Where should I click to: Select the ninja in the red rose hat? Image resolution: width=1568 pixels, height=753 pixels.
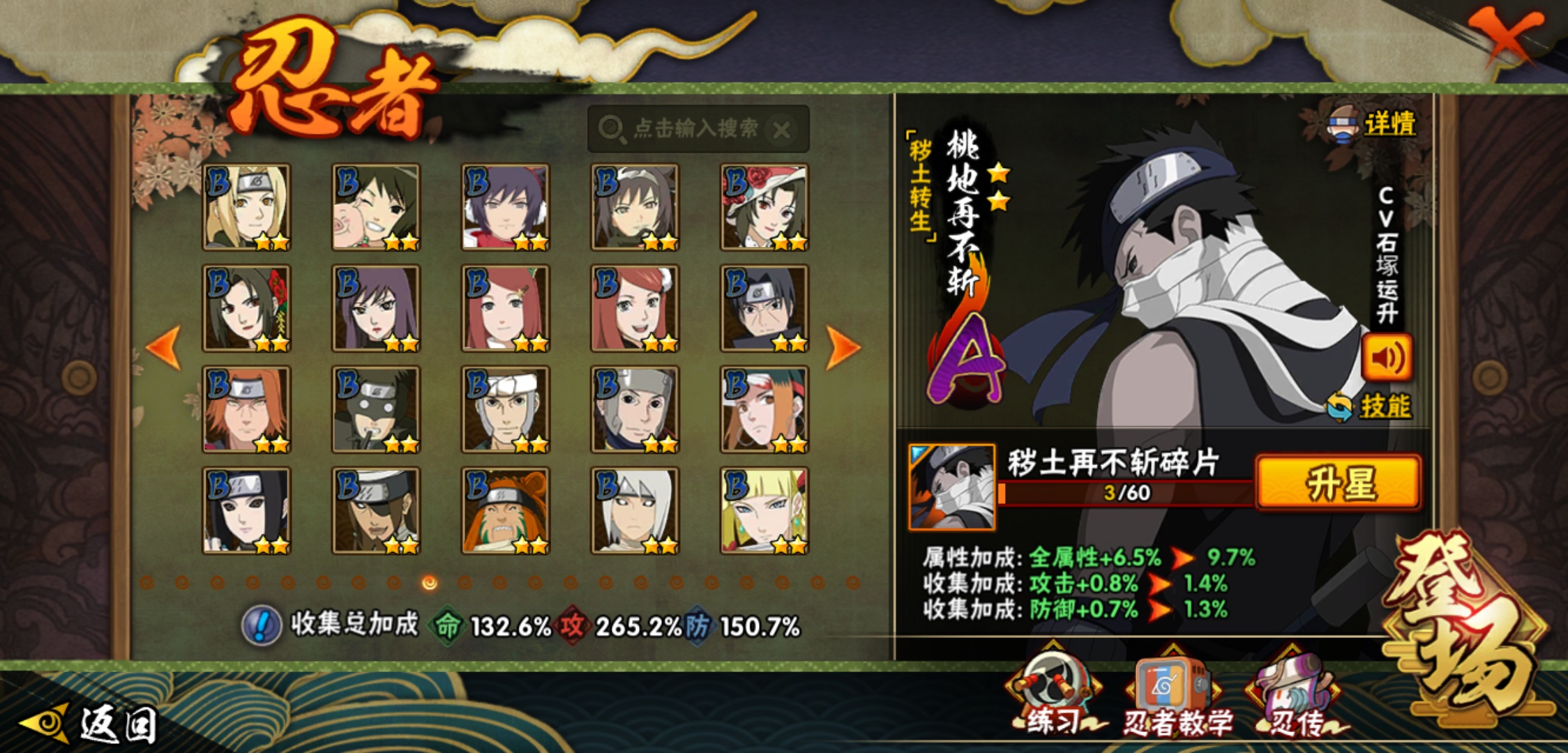click(x=764, y=207)
